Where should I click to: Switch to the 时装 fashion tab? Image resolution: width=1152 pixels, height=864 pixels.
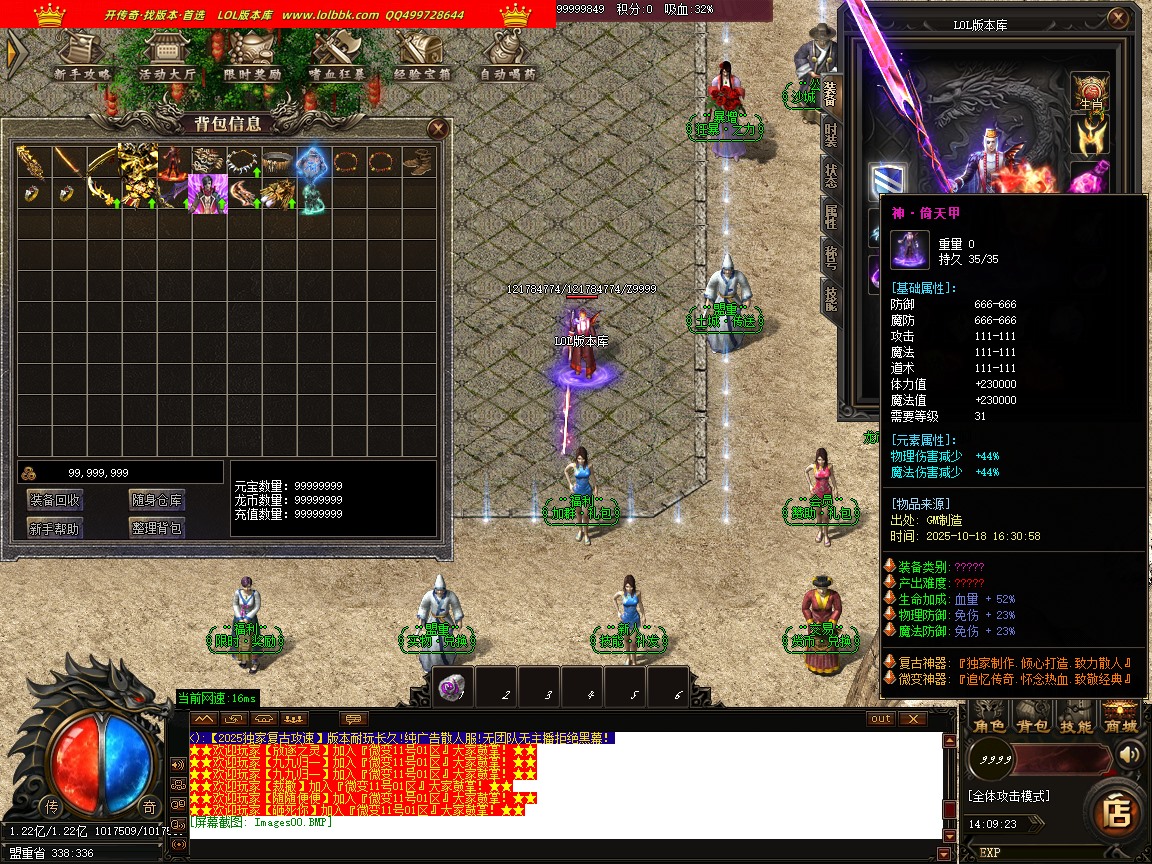831,137
